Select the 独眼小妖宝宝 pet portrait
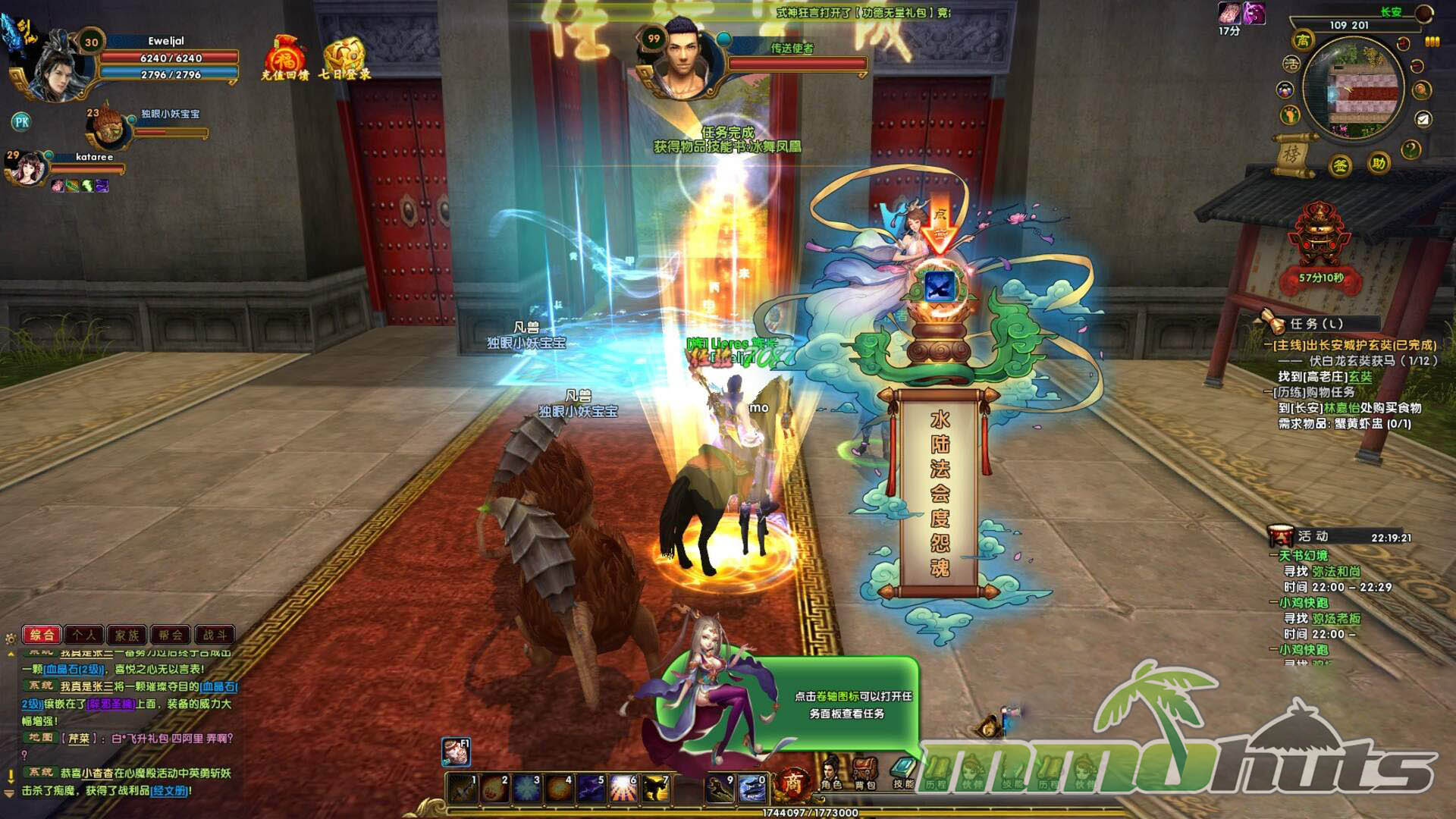This screenshot has height=819, width=1456. click(106, 129)
